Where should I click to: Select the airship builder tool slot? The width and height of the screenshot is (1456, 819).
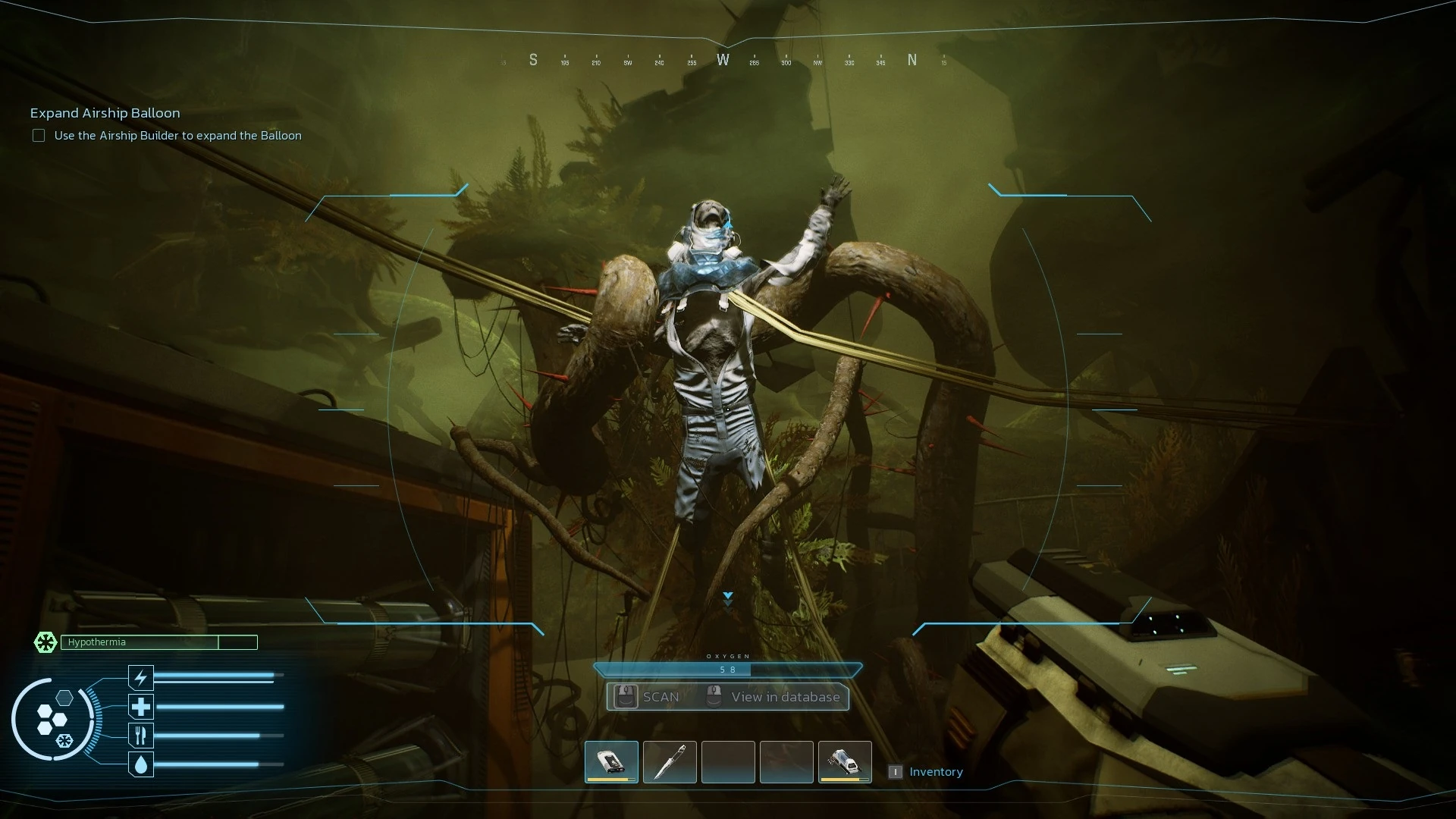[845, 761]
